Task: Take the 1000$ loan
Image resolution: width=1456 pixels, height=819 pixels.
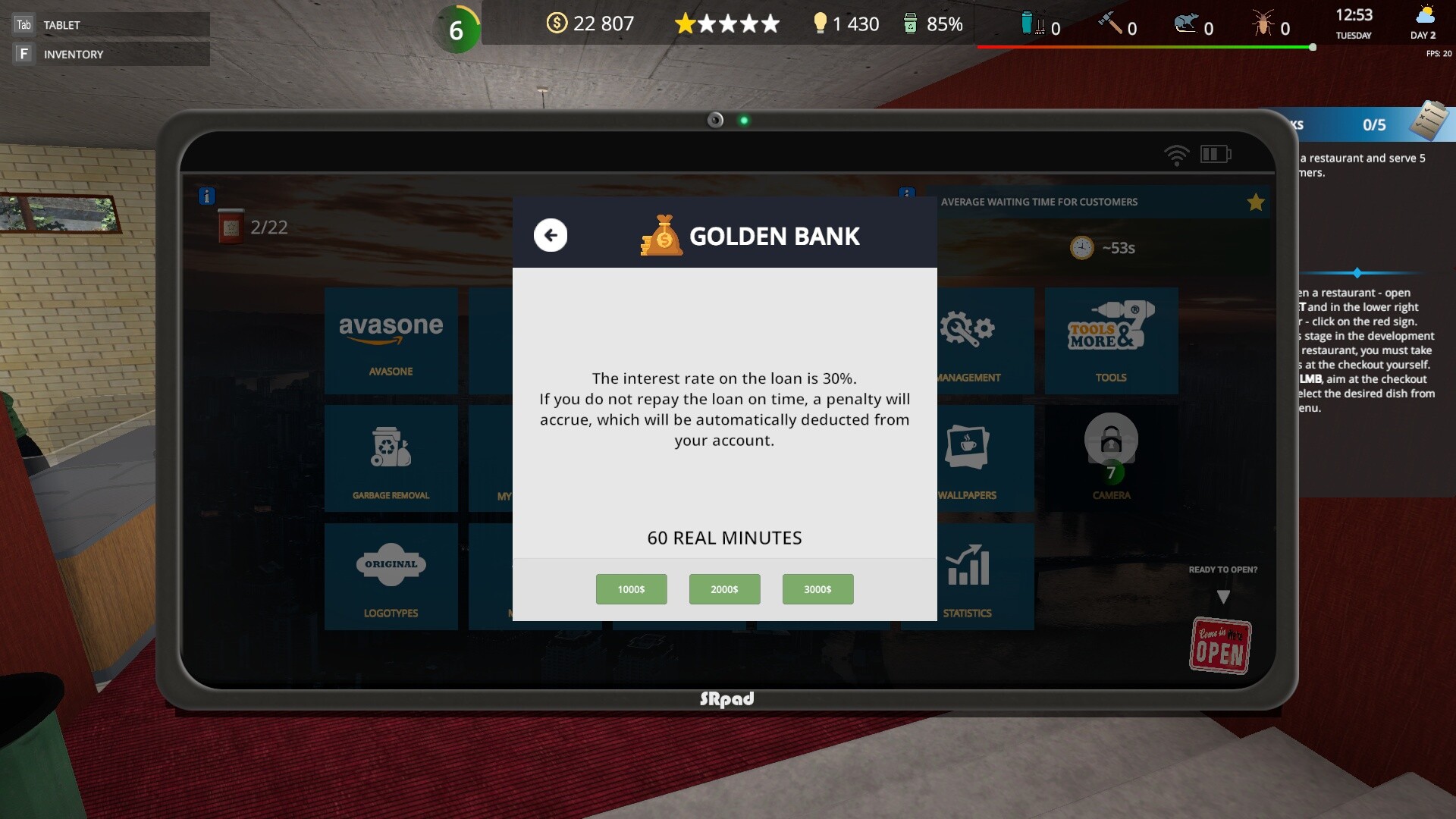Action: (632, 589)
